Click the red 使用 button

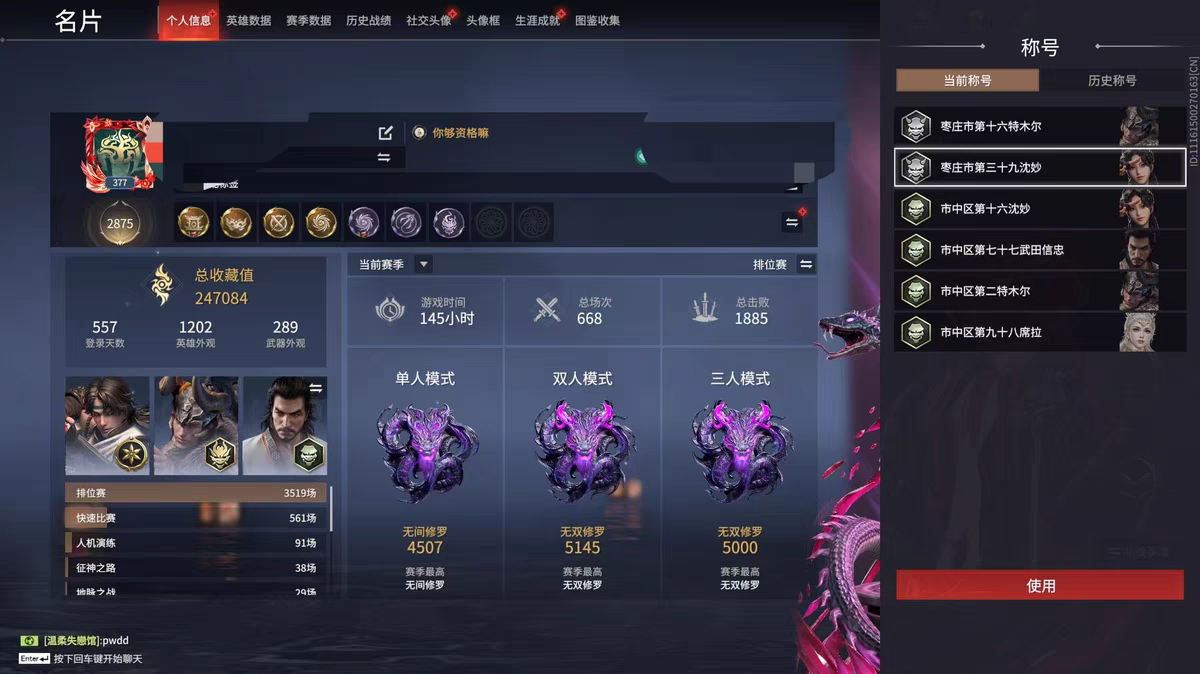(1040, 586)
